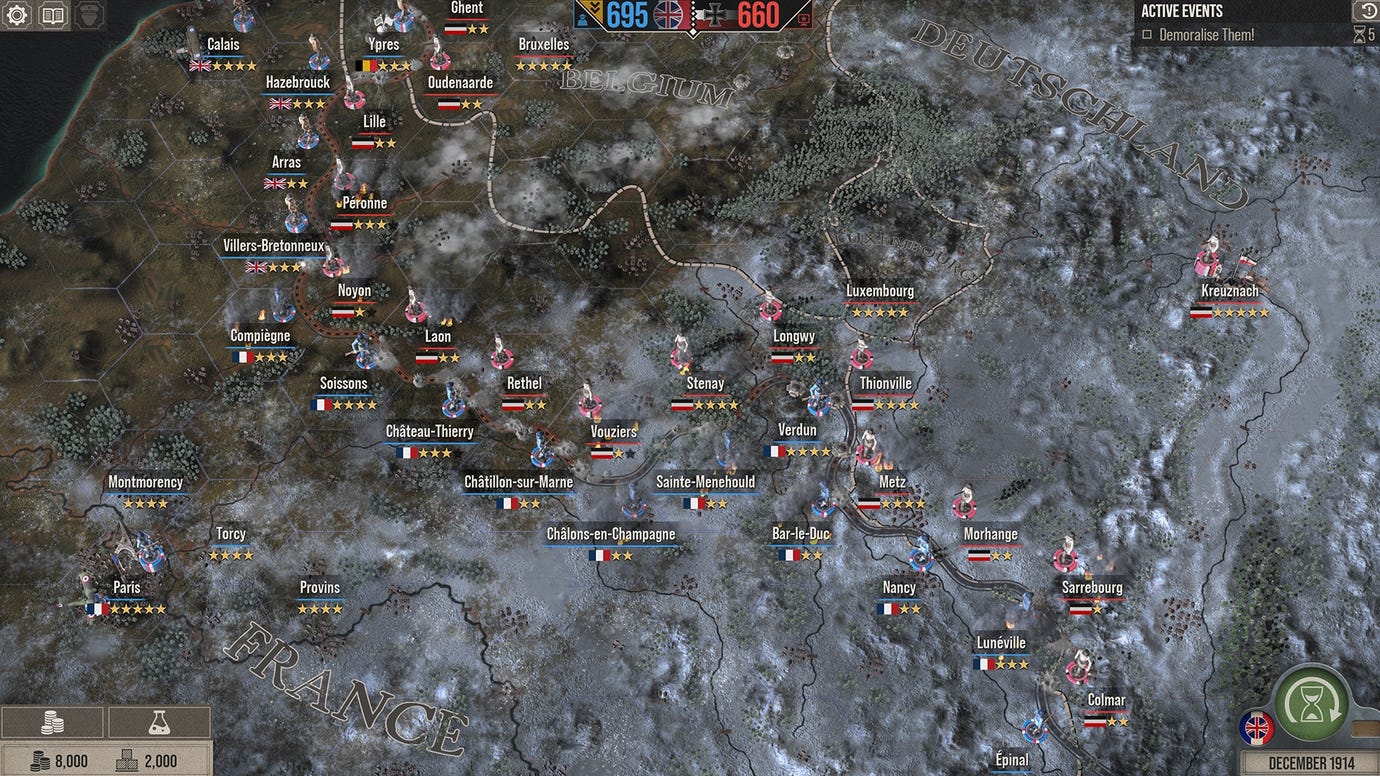
Task: Click the event history icon in Active Events
Action: coord(1369,10)
